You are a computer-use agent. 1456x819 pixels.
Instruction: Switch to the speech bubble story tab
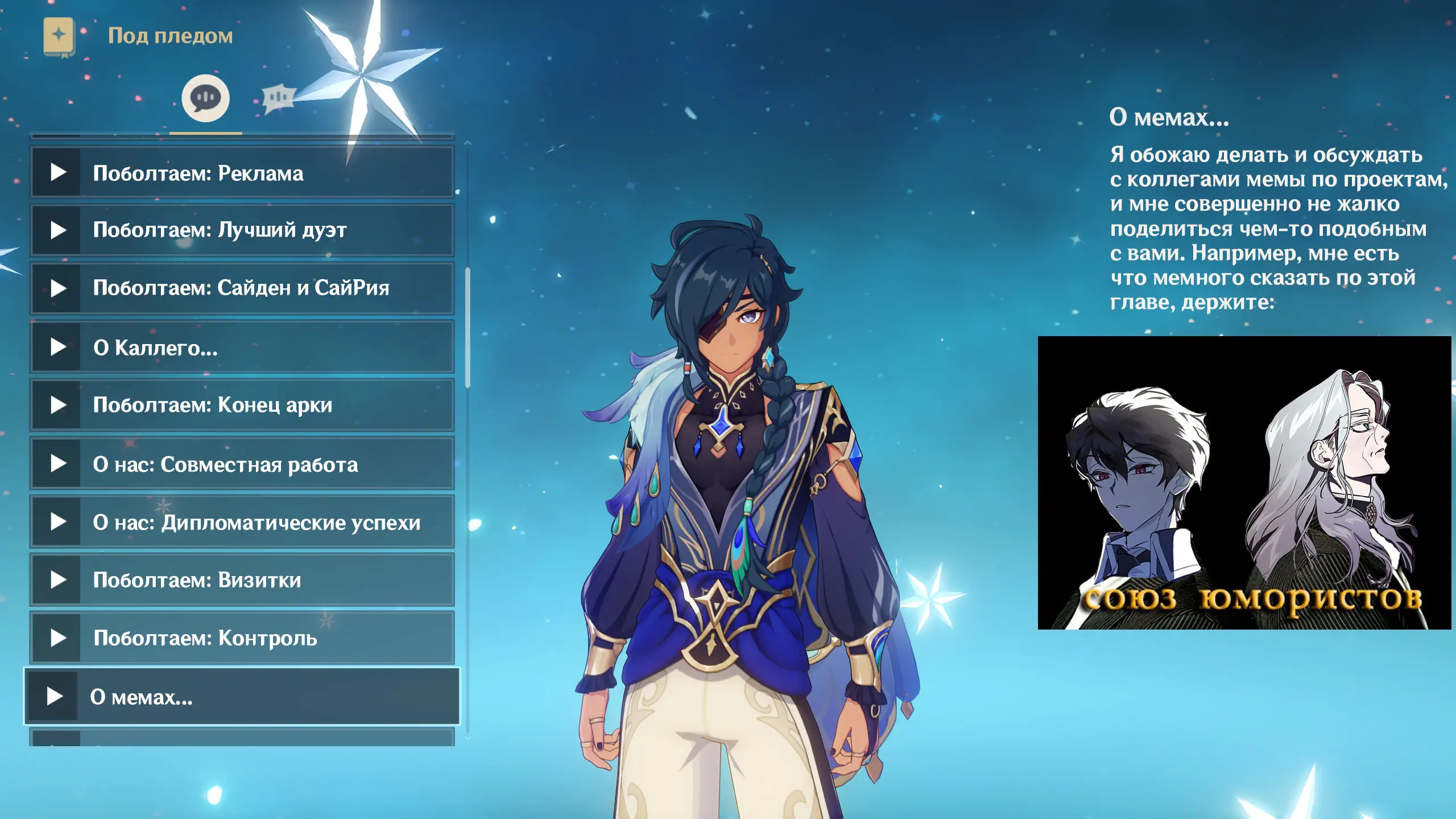(205, 98)
